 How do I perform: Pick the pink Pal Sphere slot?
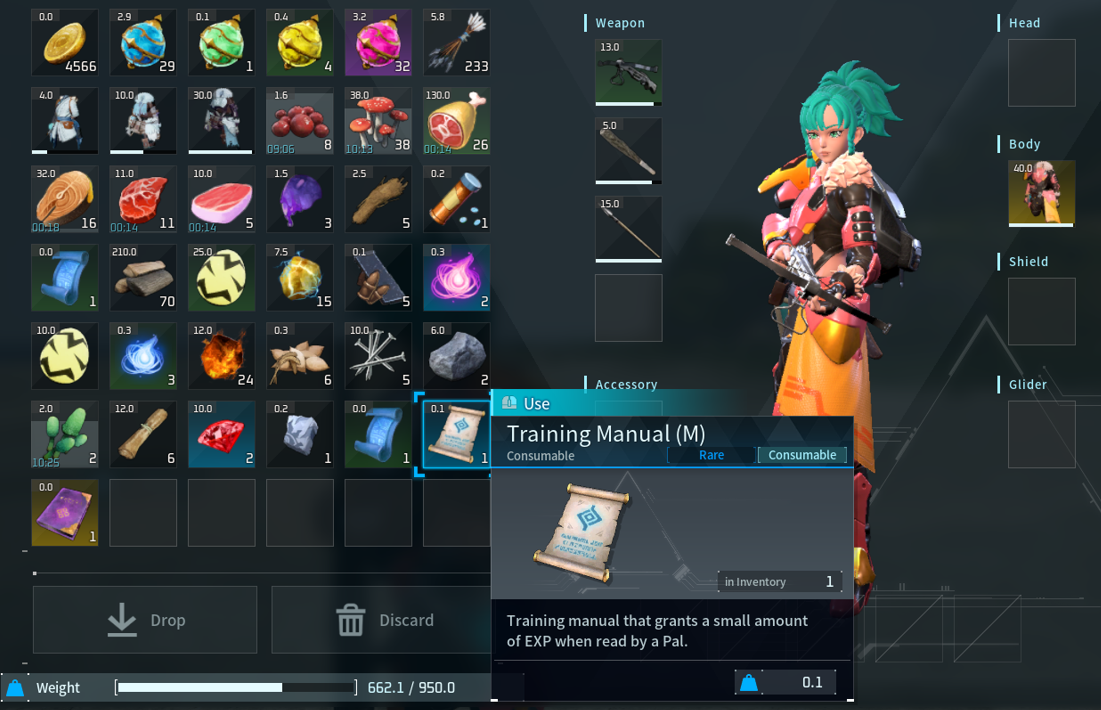point(378,42)
